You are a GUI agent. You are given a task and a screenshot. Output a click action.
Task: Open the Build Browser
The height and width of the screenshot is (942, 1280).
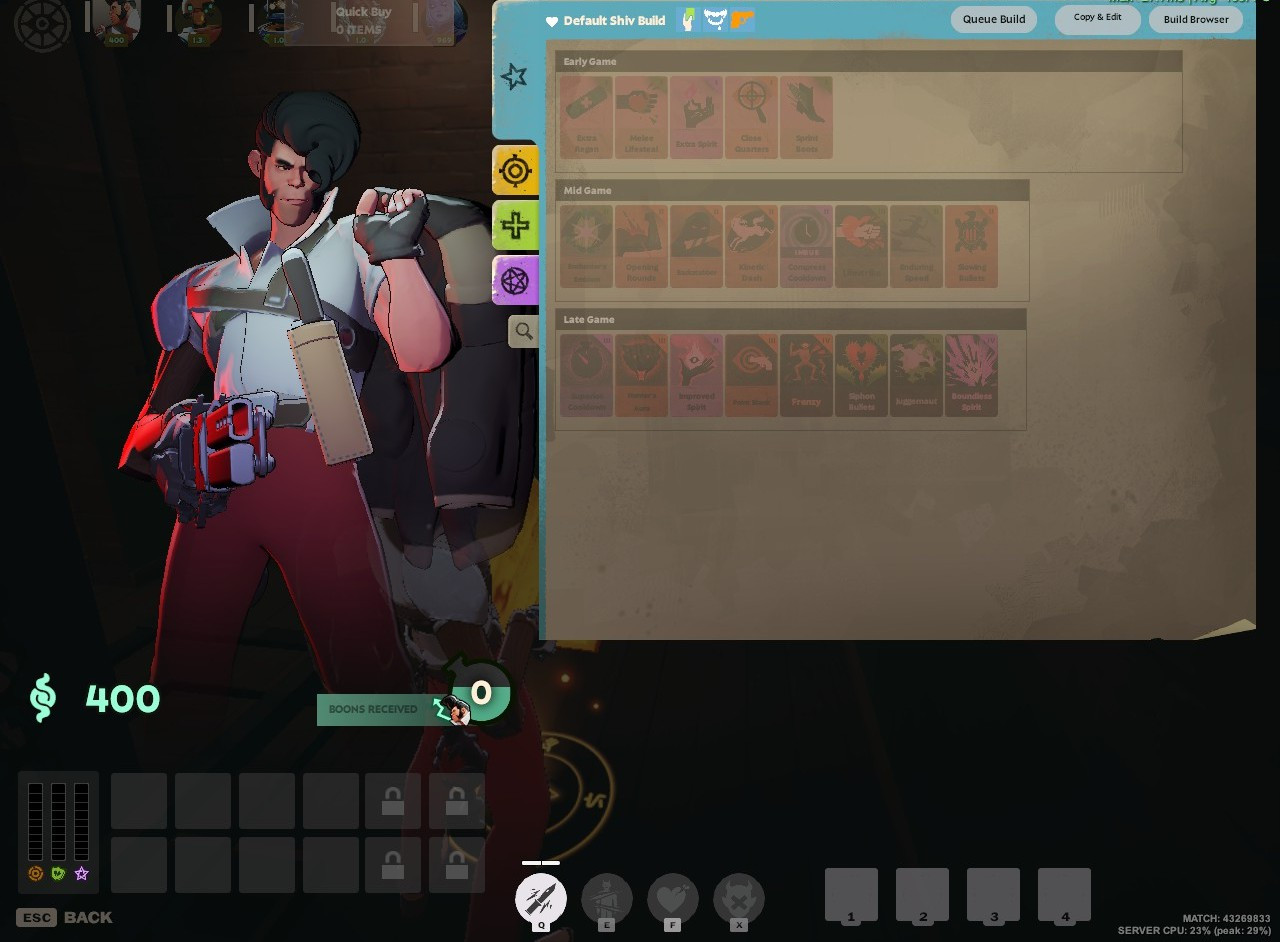pos(1195,19)
